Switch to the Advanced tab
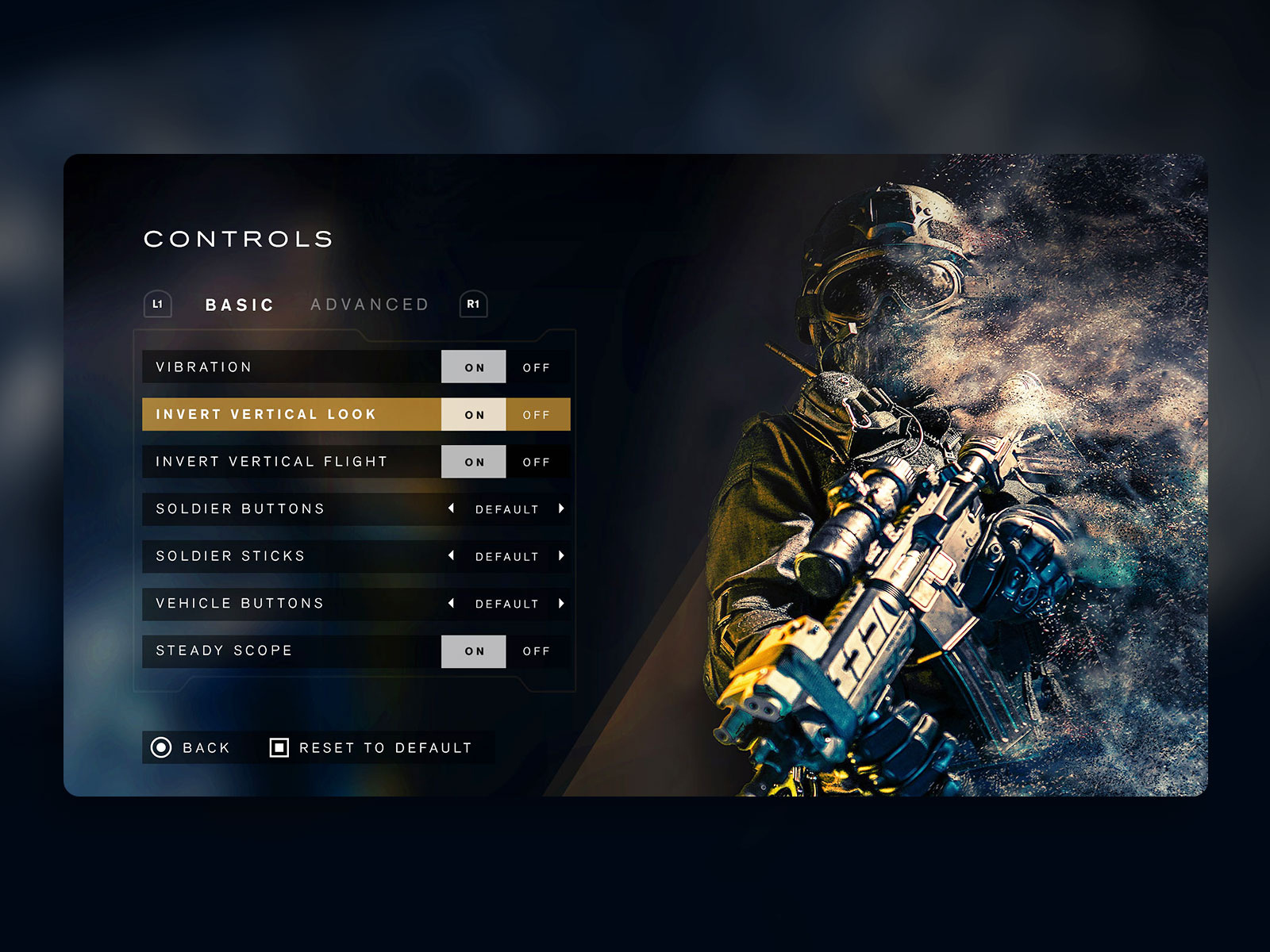Image resolution: width=1270 pixels, height=952 pixels. coord(371,304)
